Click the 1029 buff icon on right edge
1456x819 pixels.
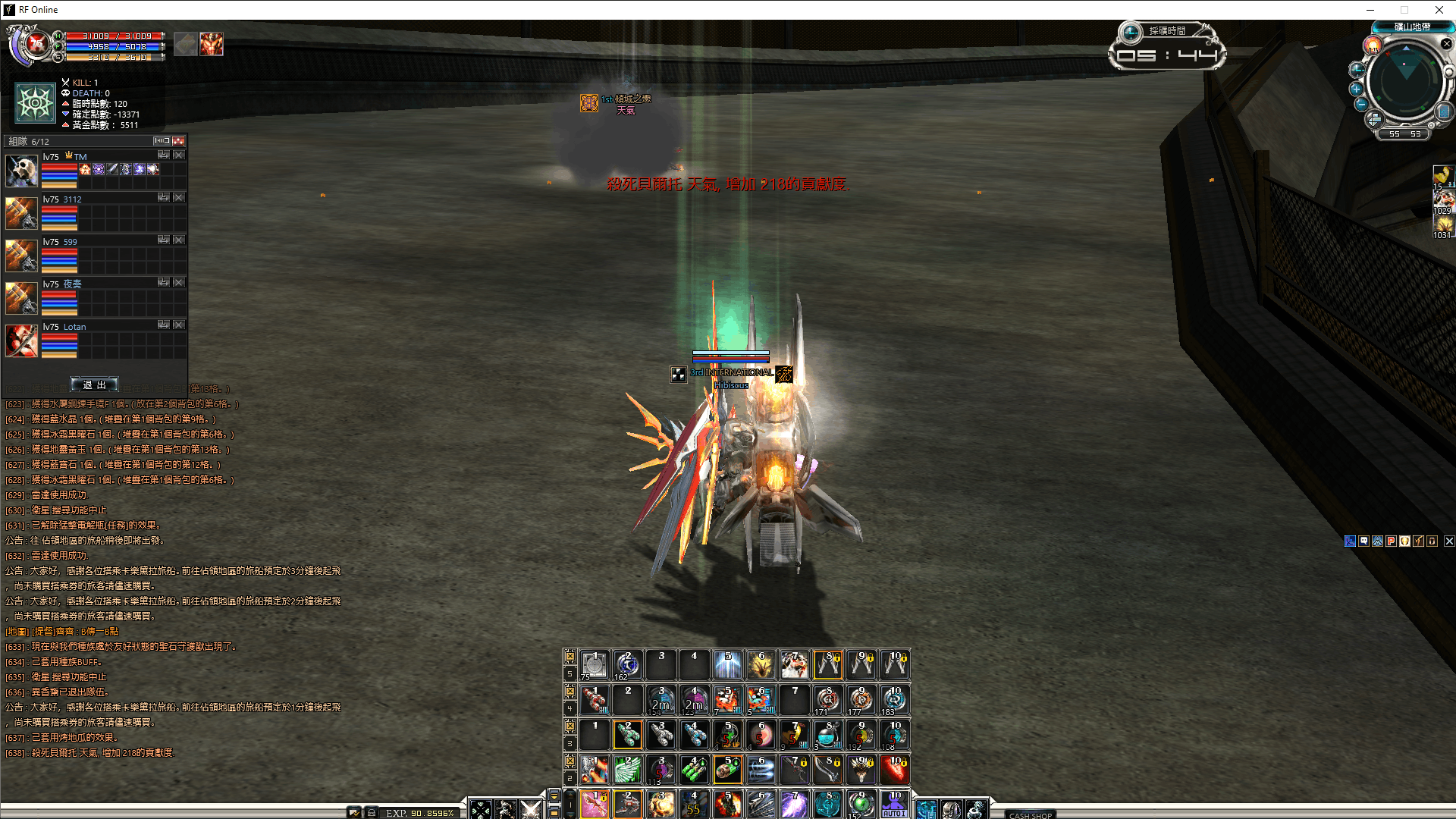[1442, 202]
